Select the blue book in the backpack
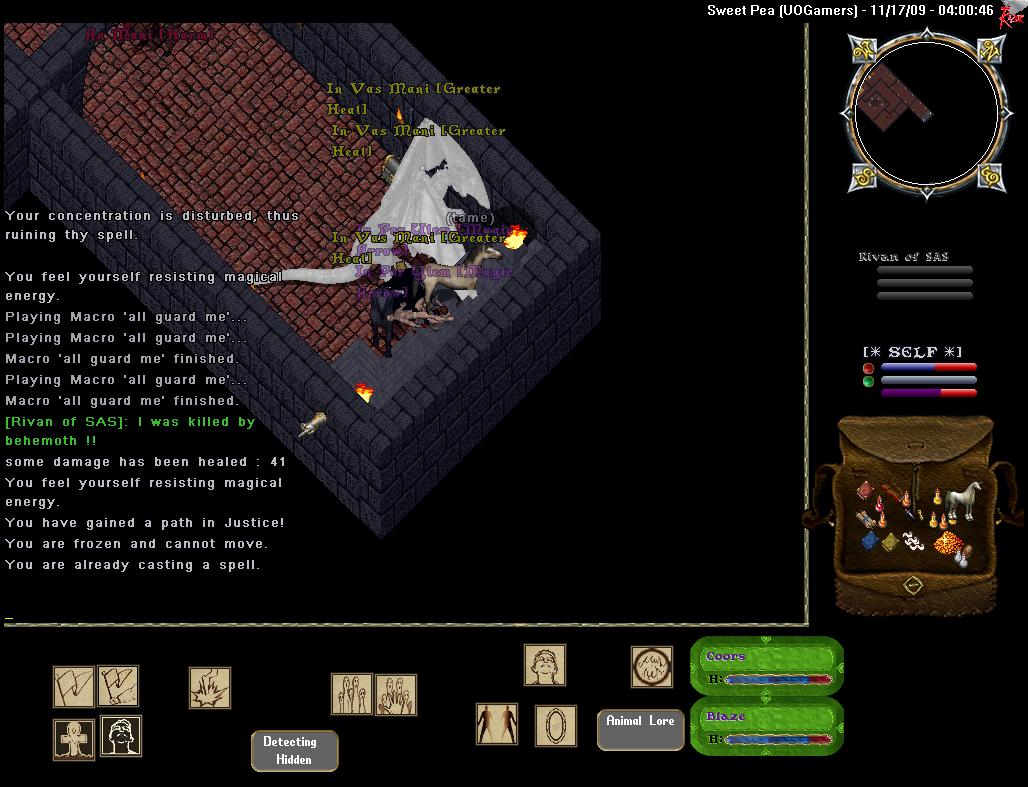Viewport: 1028px width, 787px height. coord(870,540)
